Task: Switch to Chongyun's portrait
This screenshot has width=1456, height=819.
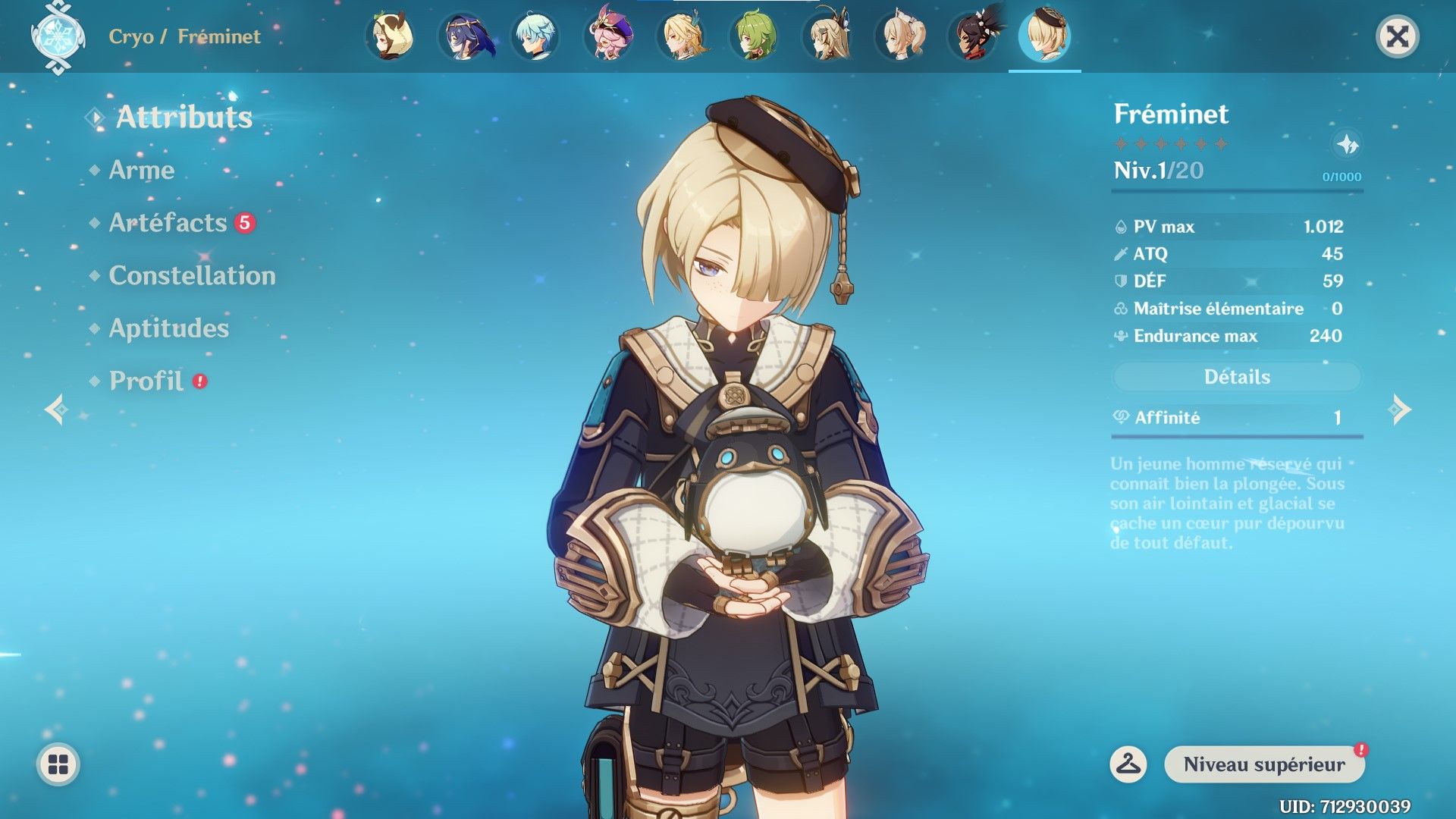Action: 535,36
